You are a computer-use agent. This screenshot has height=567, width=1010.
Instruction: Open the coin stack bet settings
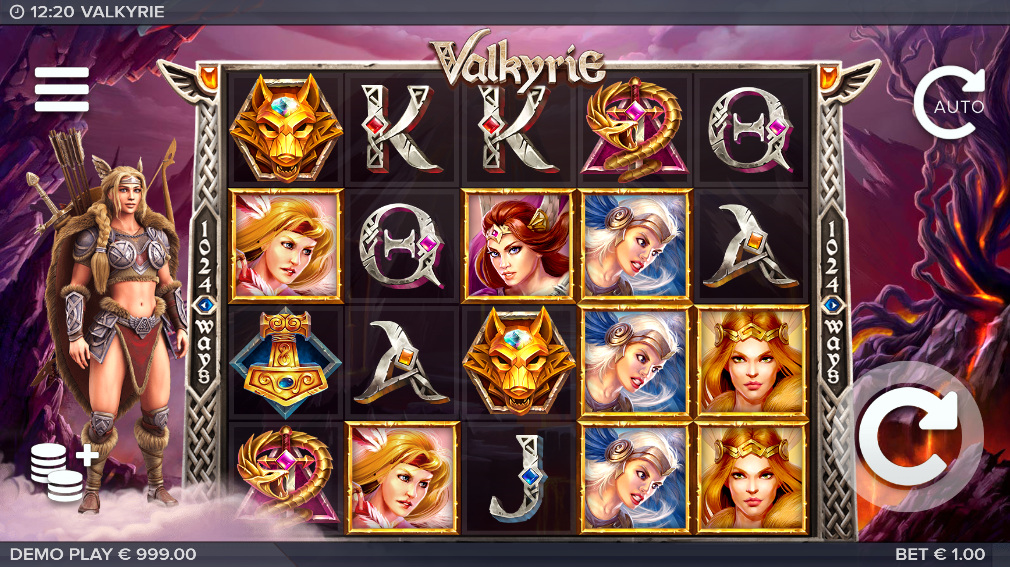point(60,470)
